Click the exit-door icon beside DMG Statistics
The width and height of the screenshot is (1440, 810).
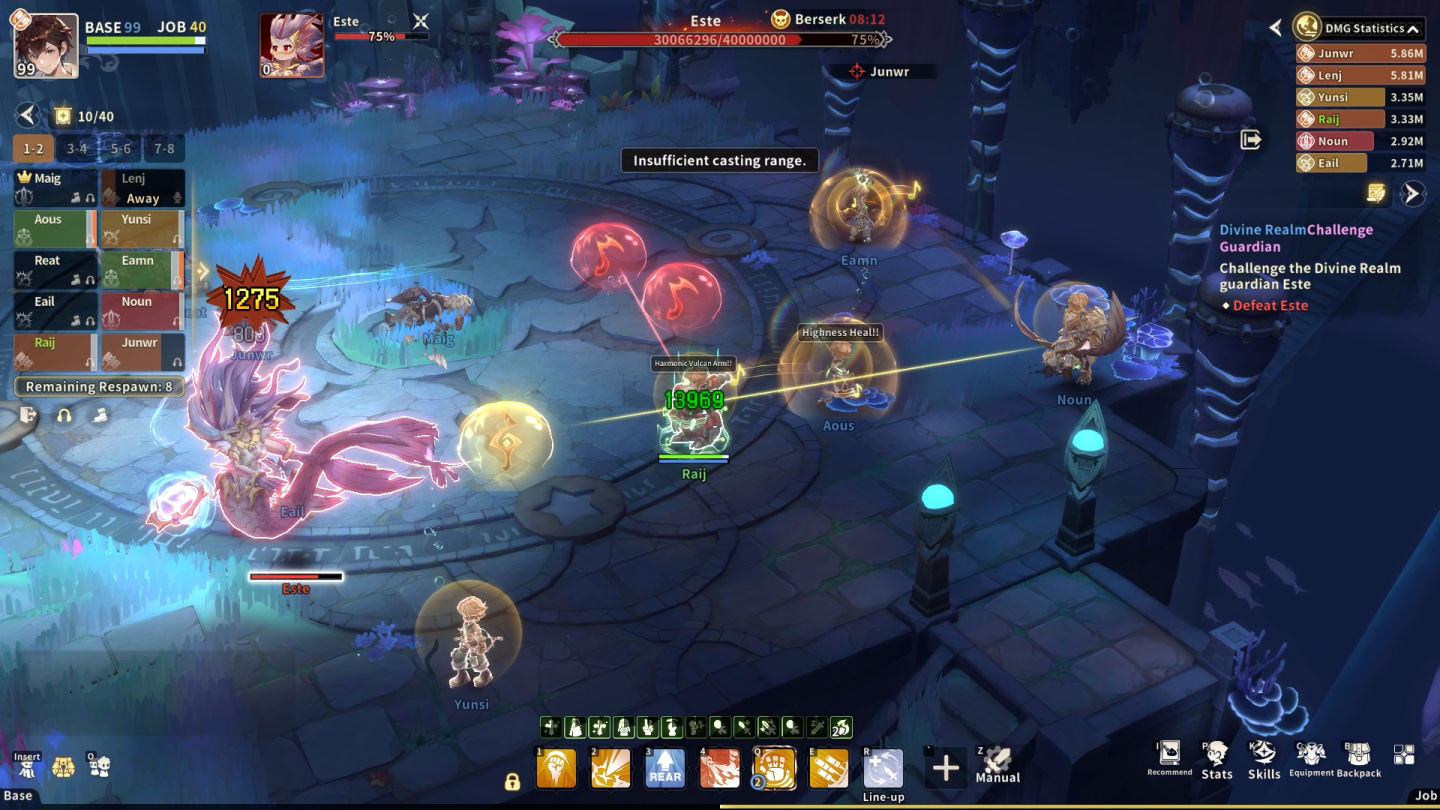coord(1251,140)
